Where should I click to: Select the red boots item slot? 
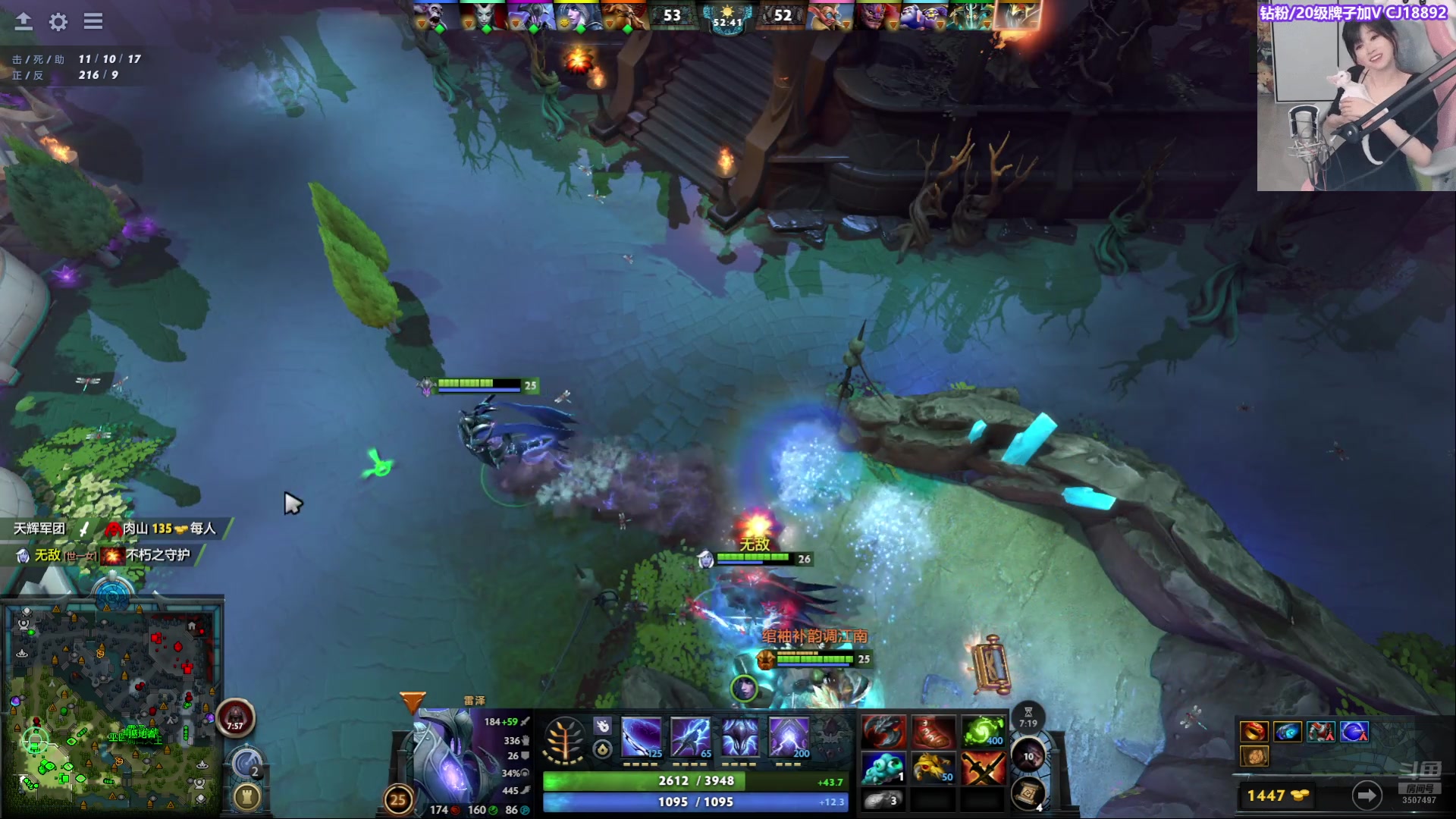934,732
